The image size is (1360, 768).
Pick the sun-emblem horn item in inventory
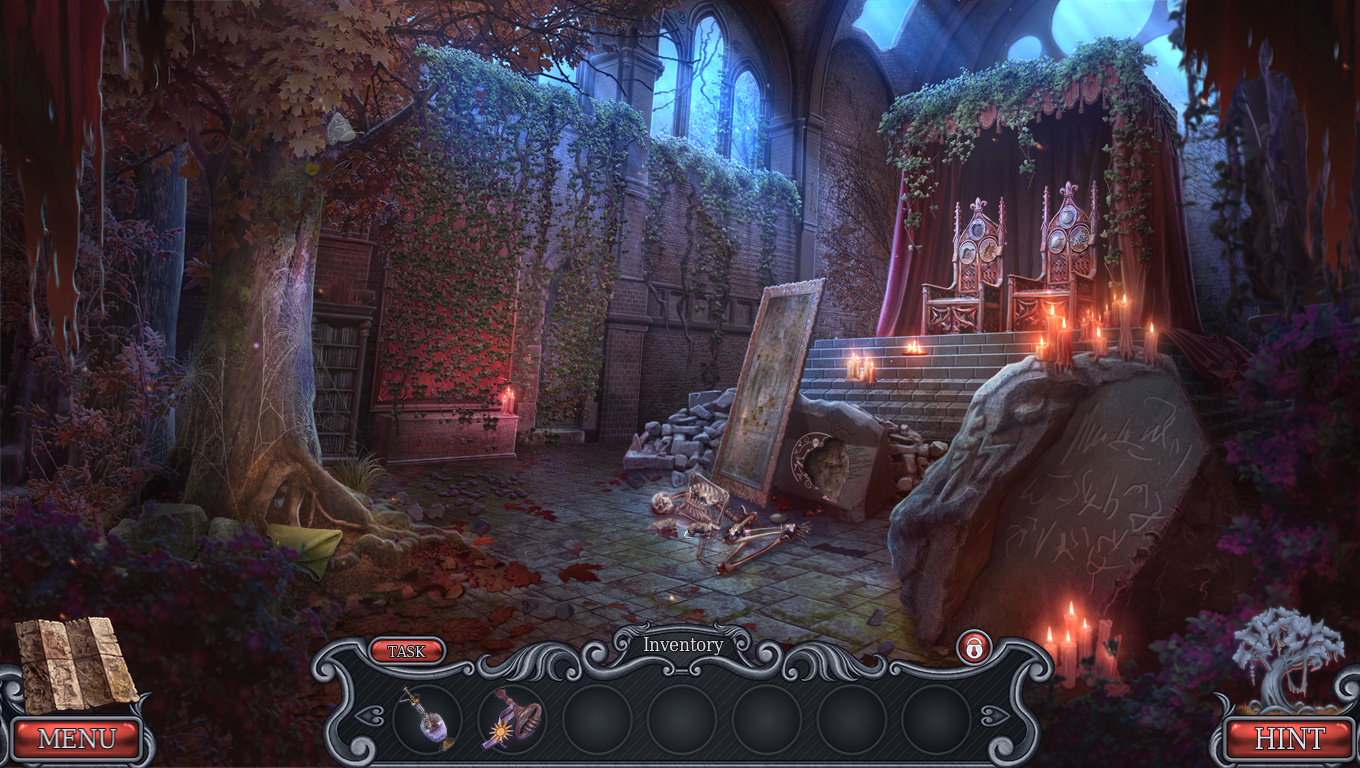512,719
